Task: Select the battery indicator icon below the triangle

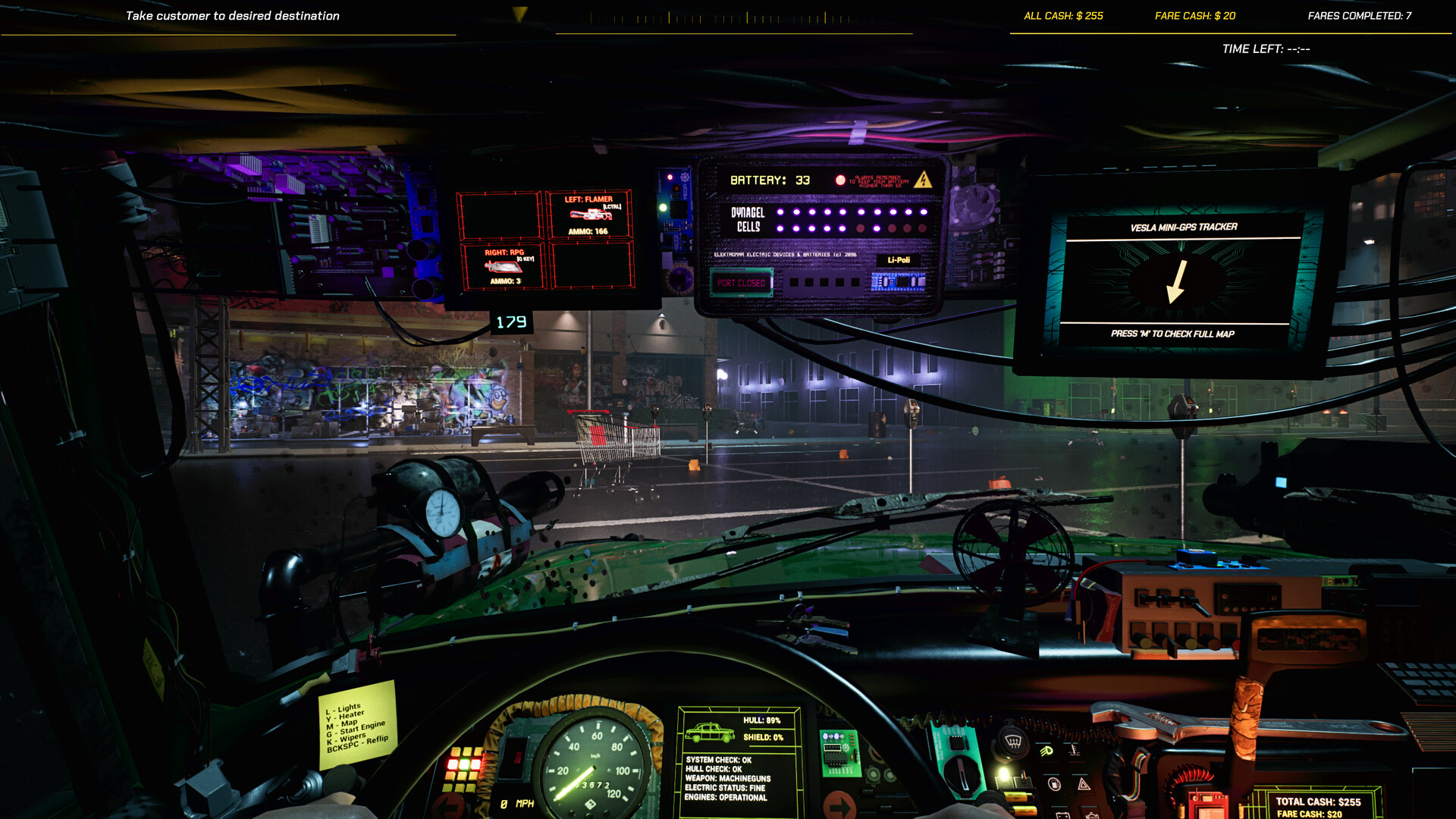Action: pos(1062,814)
